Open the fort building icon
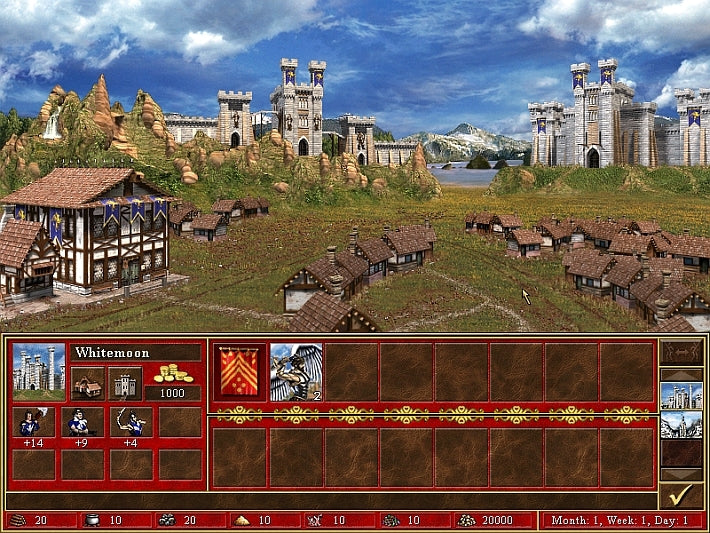The image size is (710, 533). (125, 384)
